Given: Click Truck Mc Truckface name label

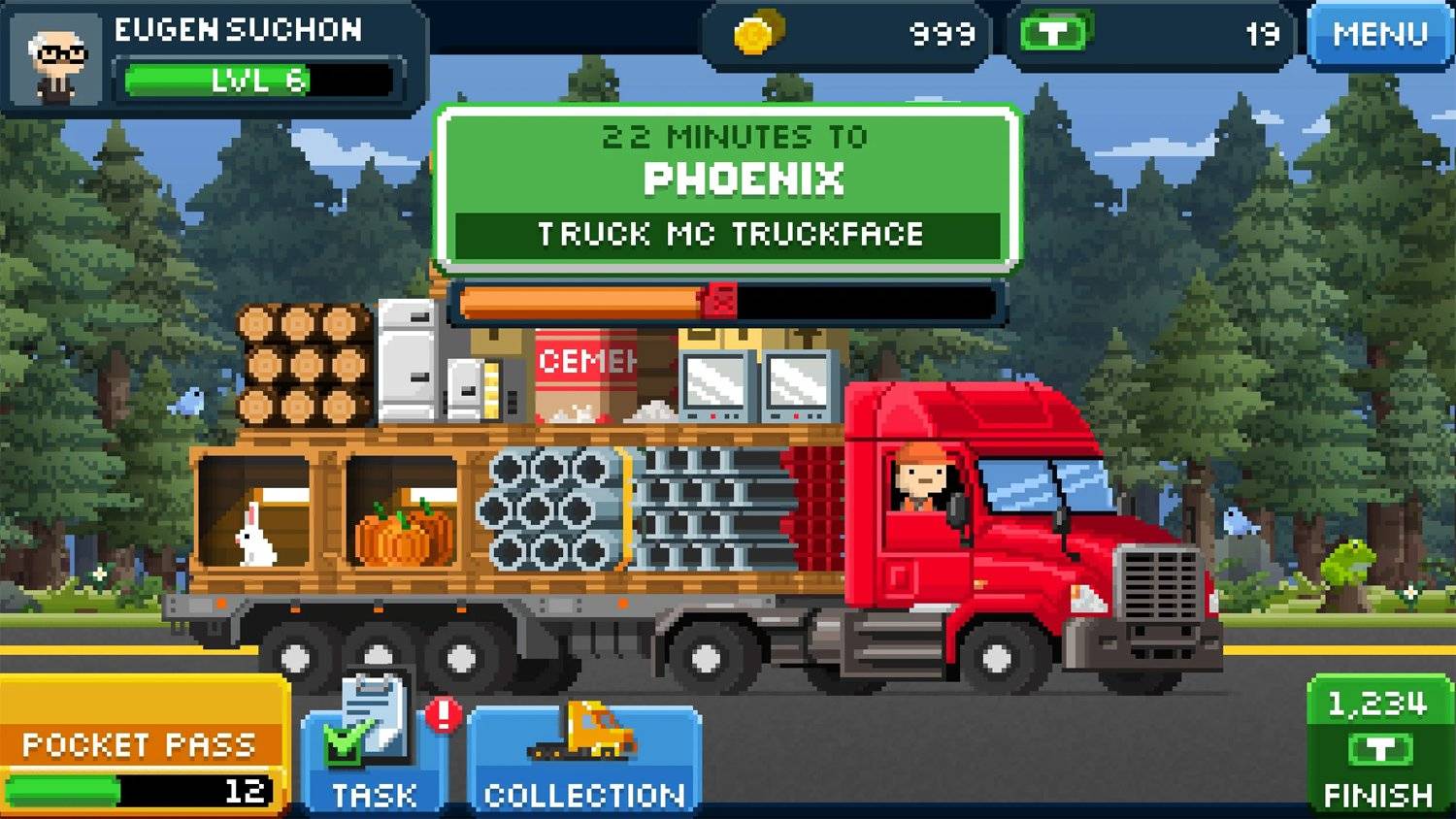Looking at the screenshot, I should tap(730, 233).
